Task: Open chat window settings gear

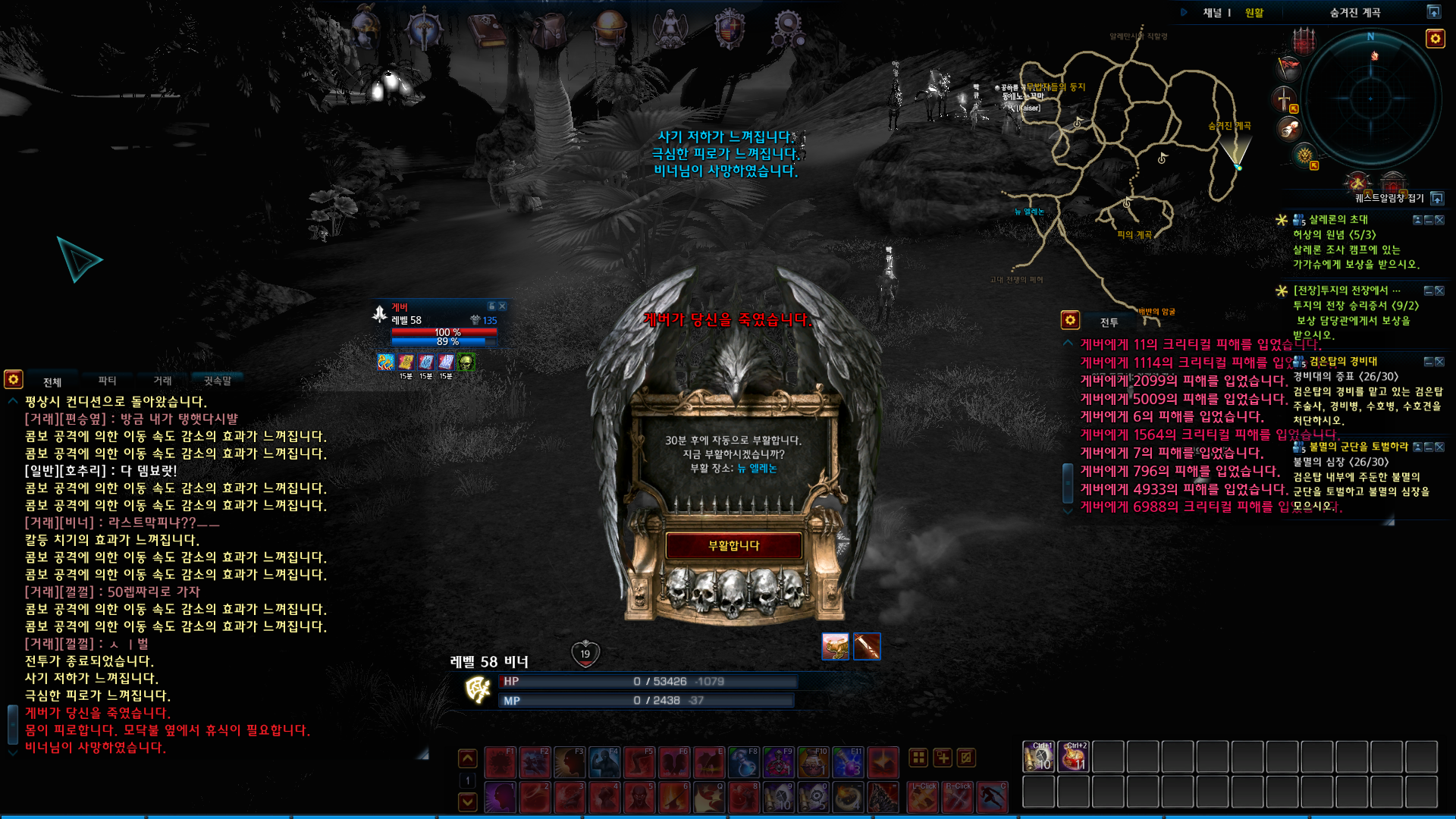Action: (x=14, y=378)
